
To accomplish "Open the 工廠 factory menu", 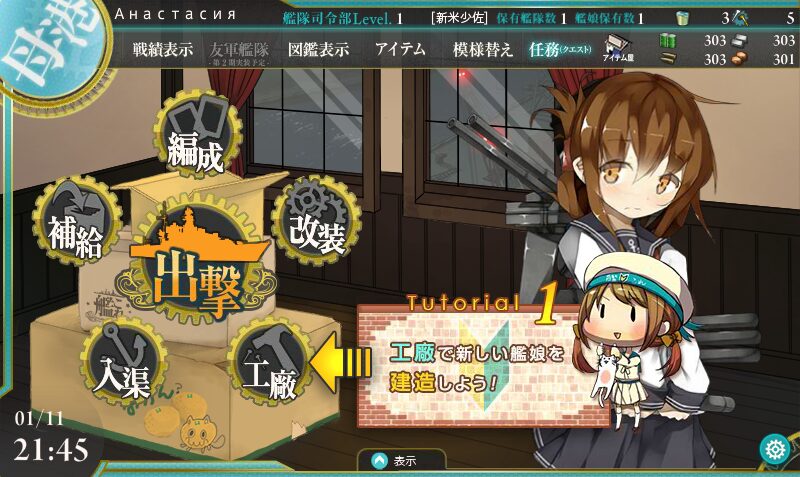I will click(x=270, y=367).
